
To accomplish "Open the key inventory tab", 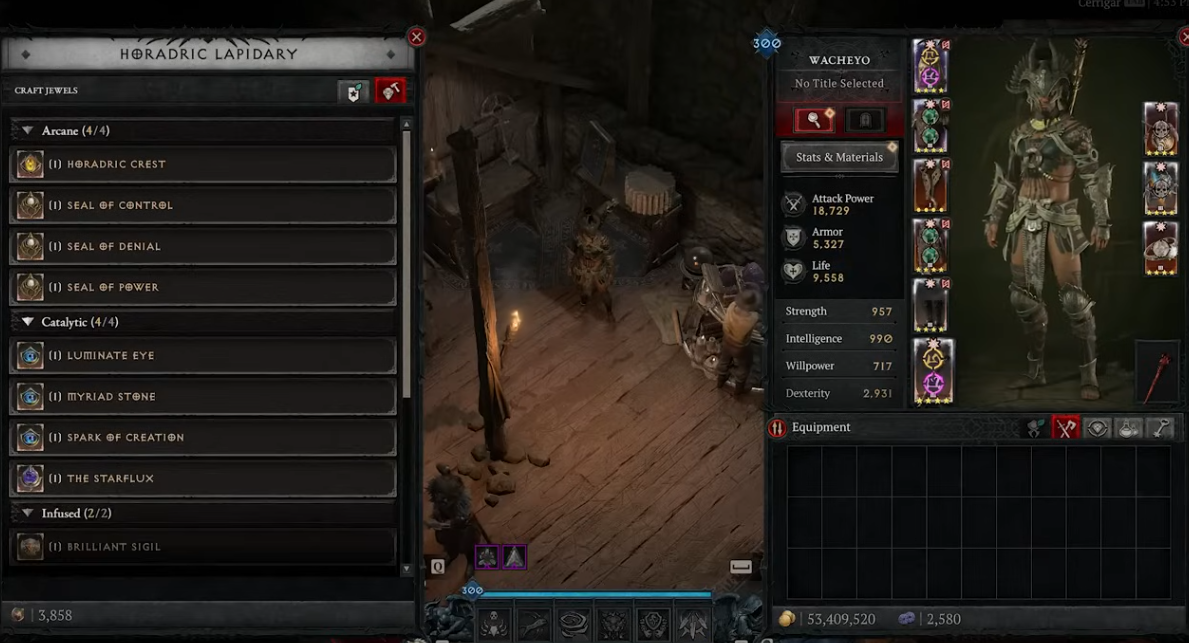I will coord(1160,428).
